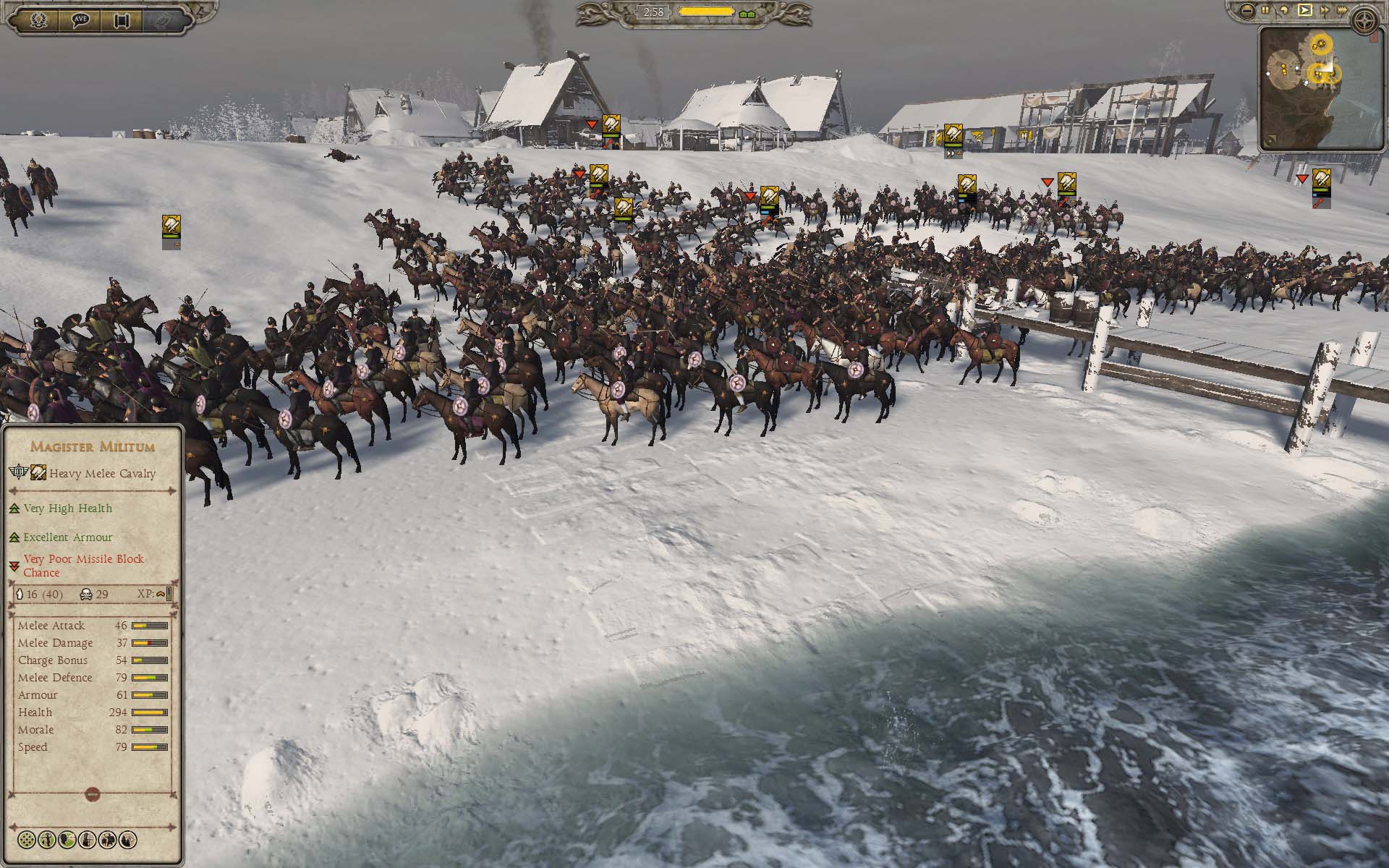Select the last round attribute icon
The width and height of the screenshot is (1389, 868).
pyautogui.click(x=128, y=840)
